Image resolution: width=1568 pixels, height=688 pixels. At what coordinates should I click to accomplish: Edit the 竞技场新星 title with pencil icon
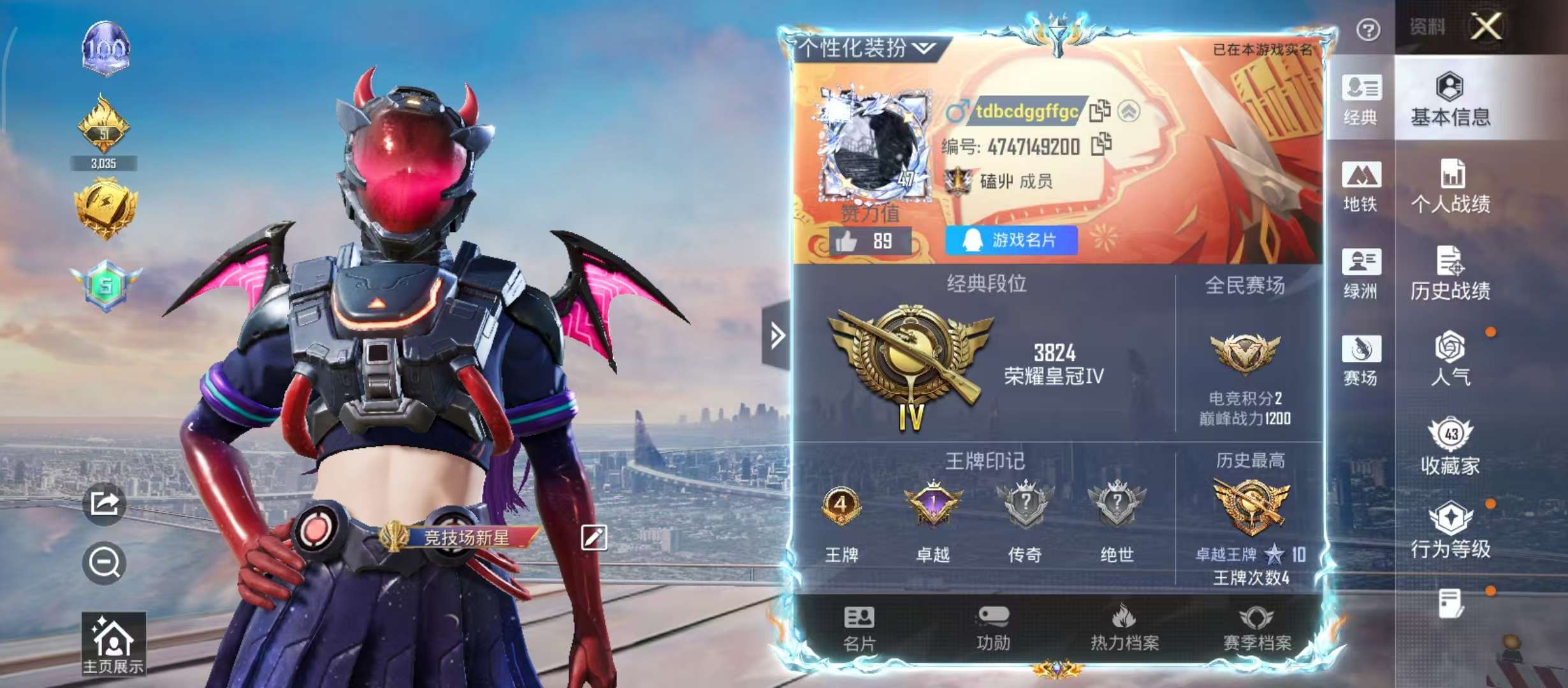(593, 538)
